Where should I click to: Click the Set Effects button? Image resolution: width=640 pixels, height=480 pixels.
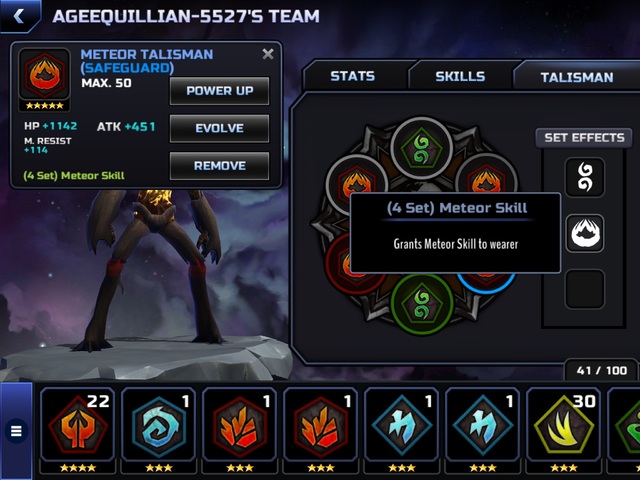(x=584, y=138)
